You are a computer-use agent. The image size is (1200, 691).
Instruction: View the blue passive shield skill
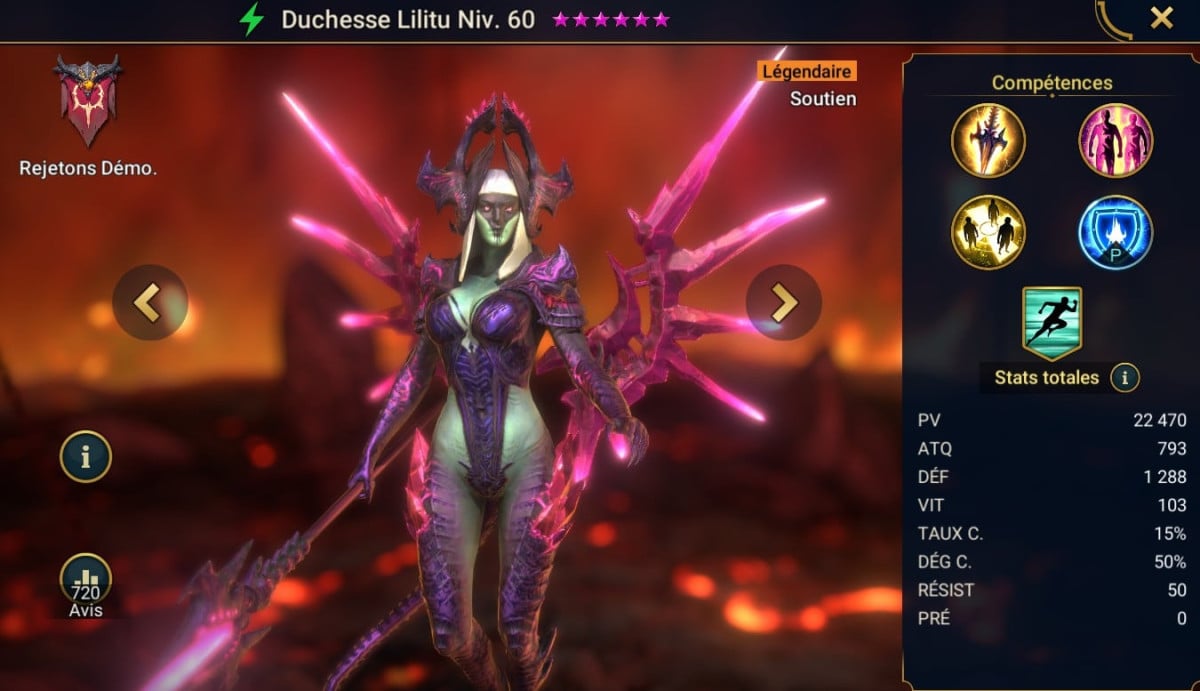pyautogui.click(x=1115, y=232)
